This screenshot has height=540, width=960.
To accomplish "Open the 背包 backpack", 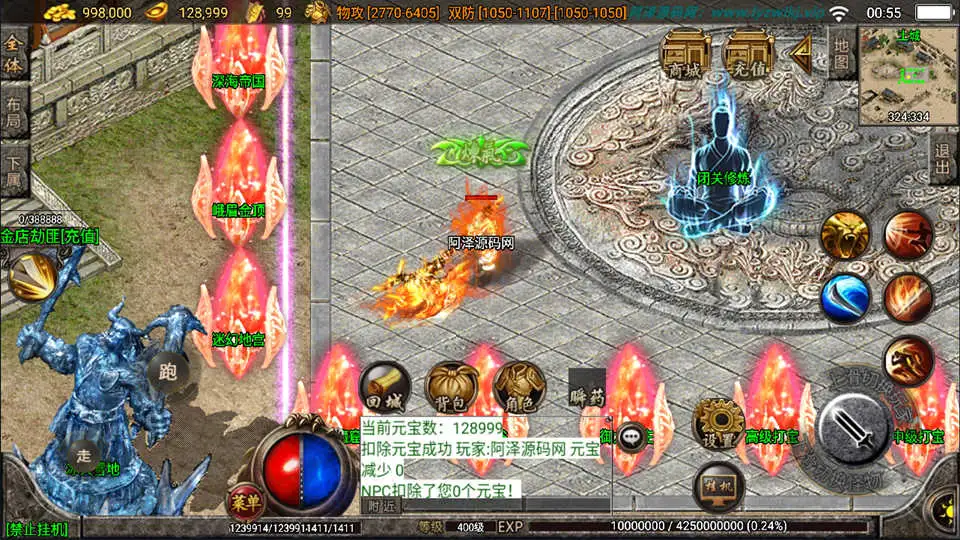I will tap(452, 387).
